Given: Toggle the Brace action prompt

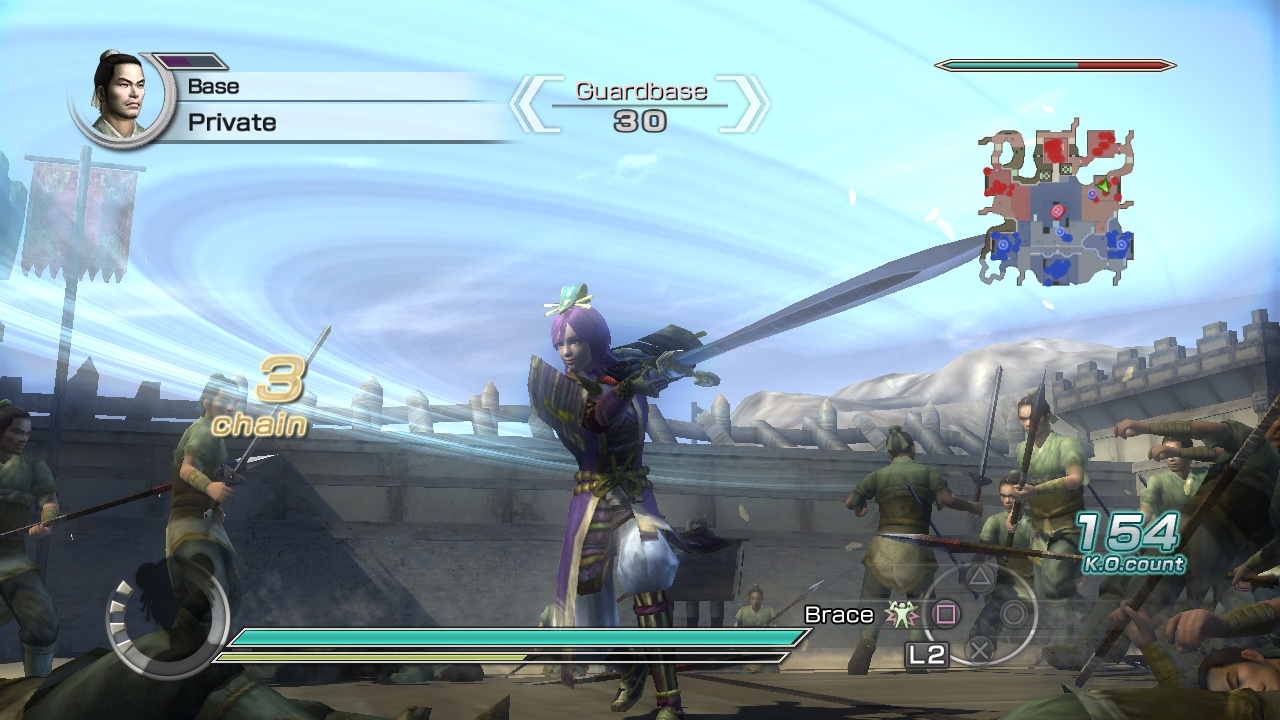Looking at the screenshot, I should coord(838,615).
